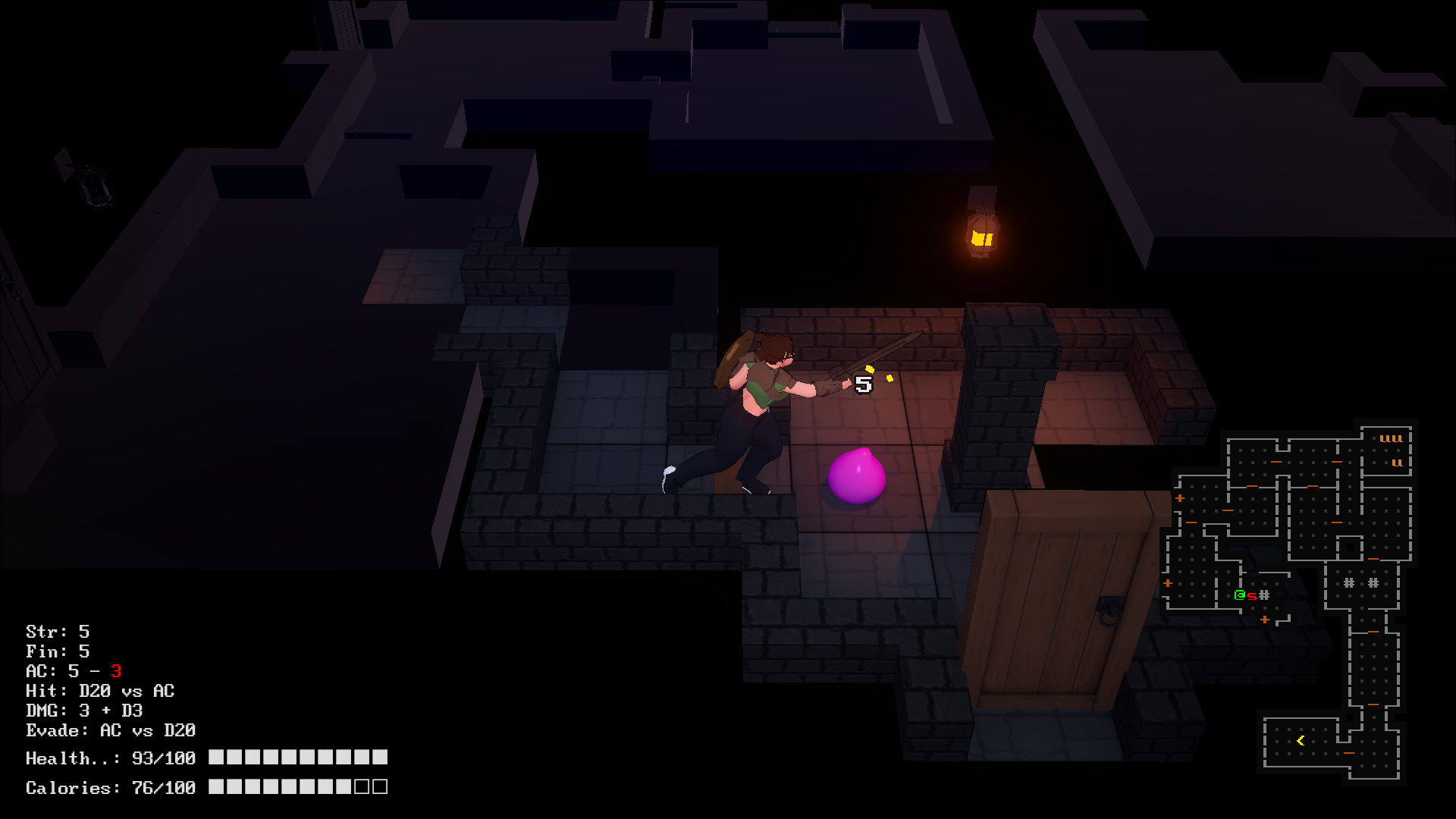Click the Str: 5 stat label
The image size is (1456, 819).
57,631
